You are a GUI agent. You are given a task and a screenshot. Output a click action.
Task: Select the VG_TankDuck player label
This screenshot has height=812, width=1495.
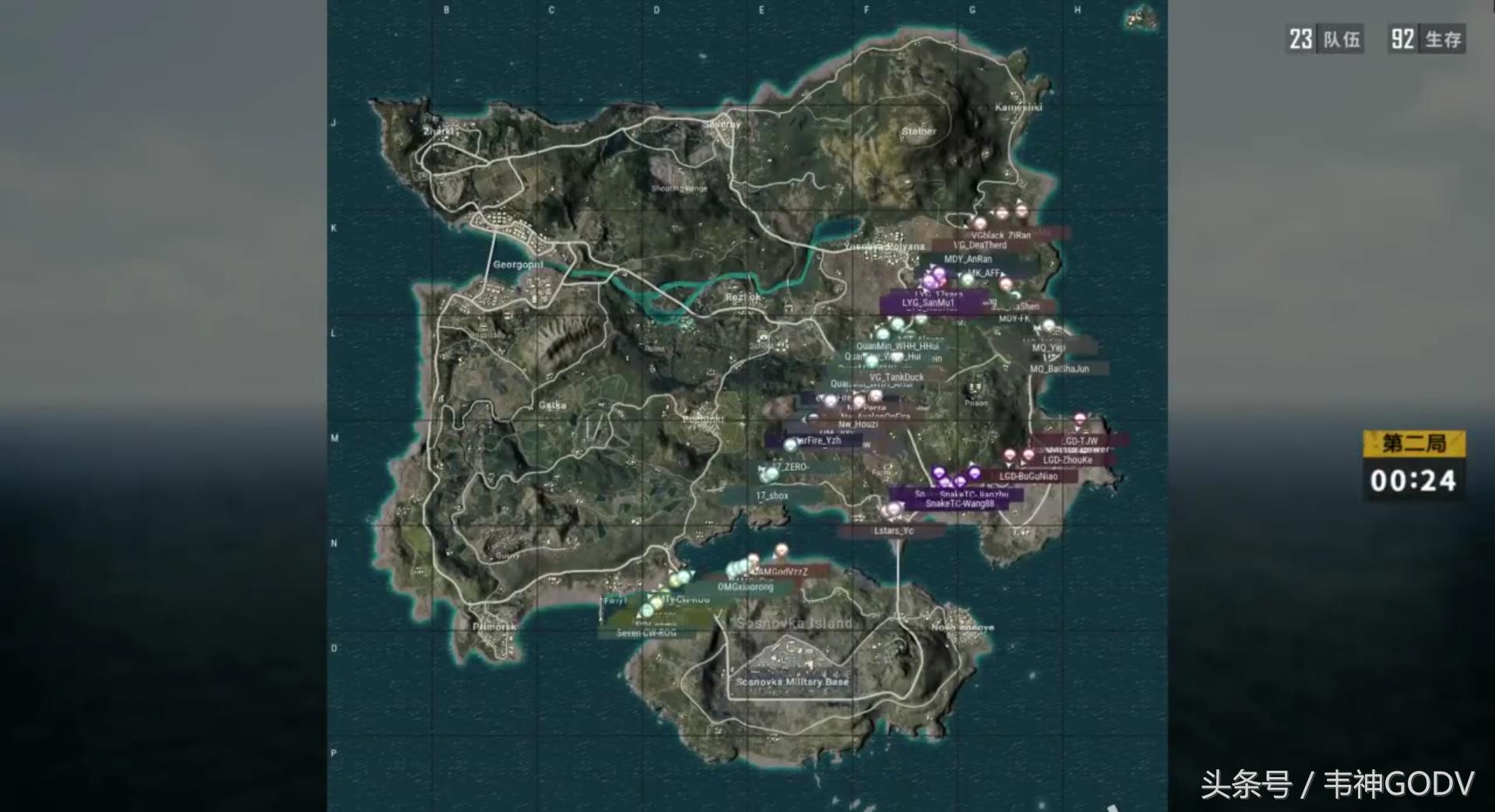pos(897,378)
